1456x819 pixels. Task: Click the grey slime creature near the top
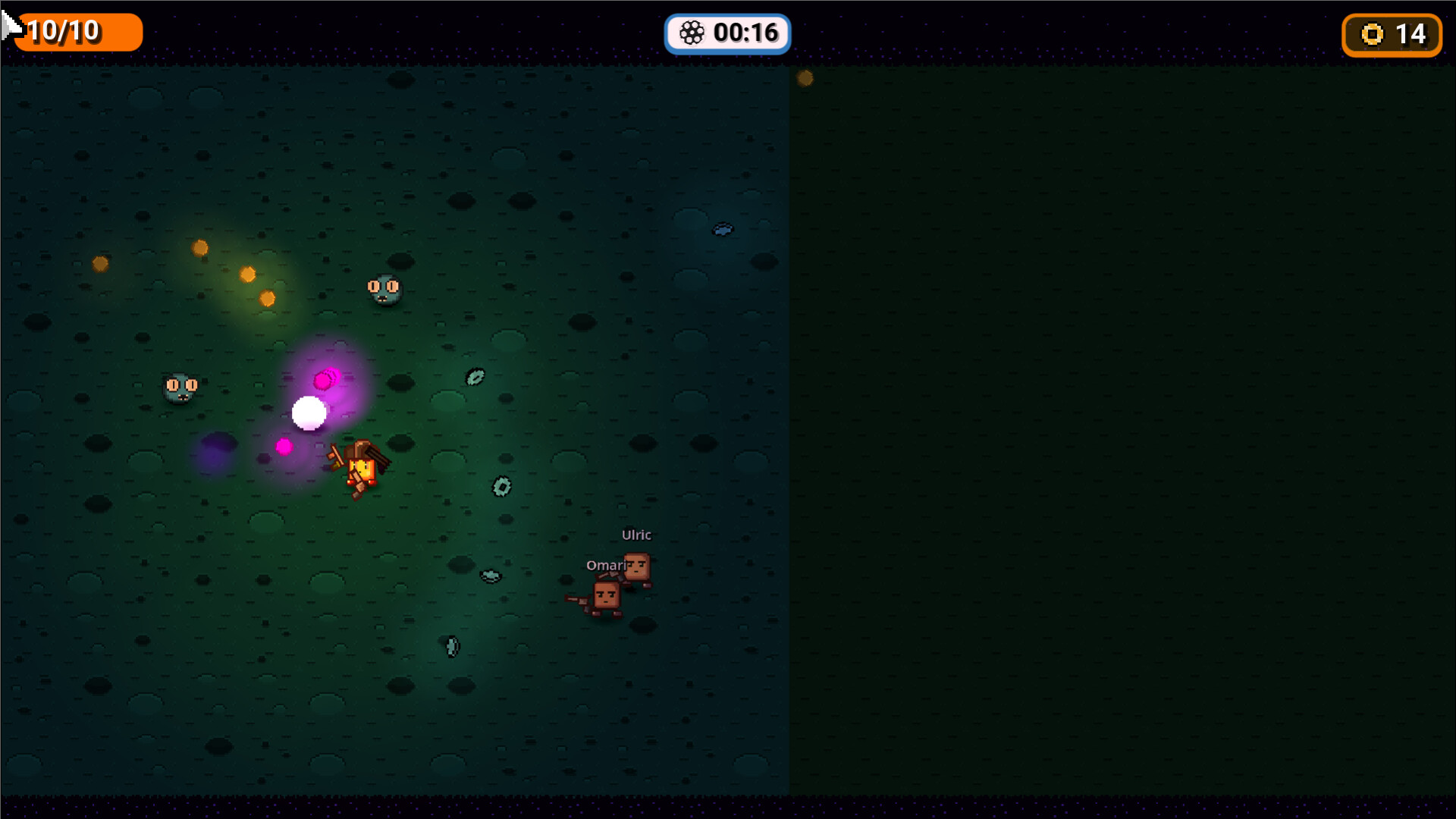point(383,290)
